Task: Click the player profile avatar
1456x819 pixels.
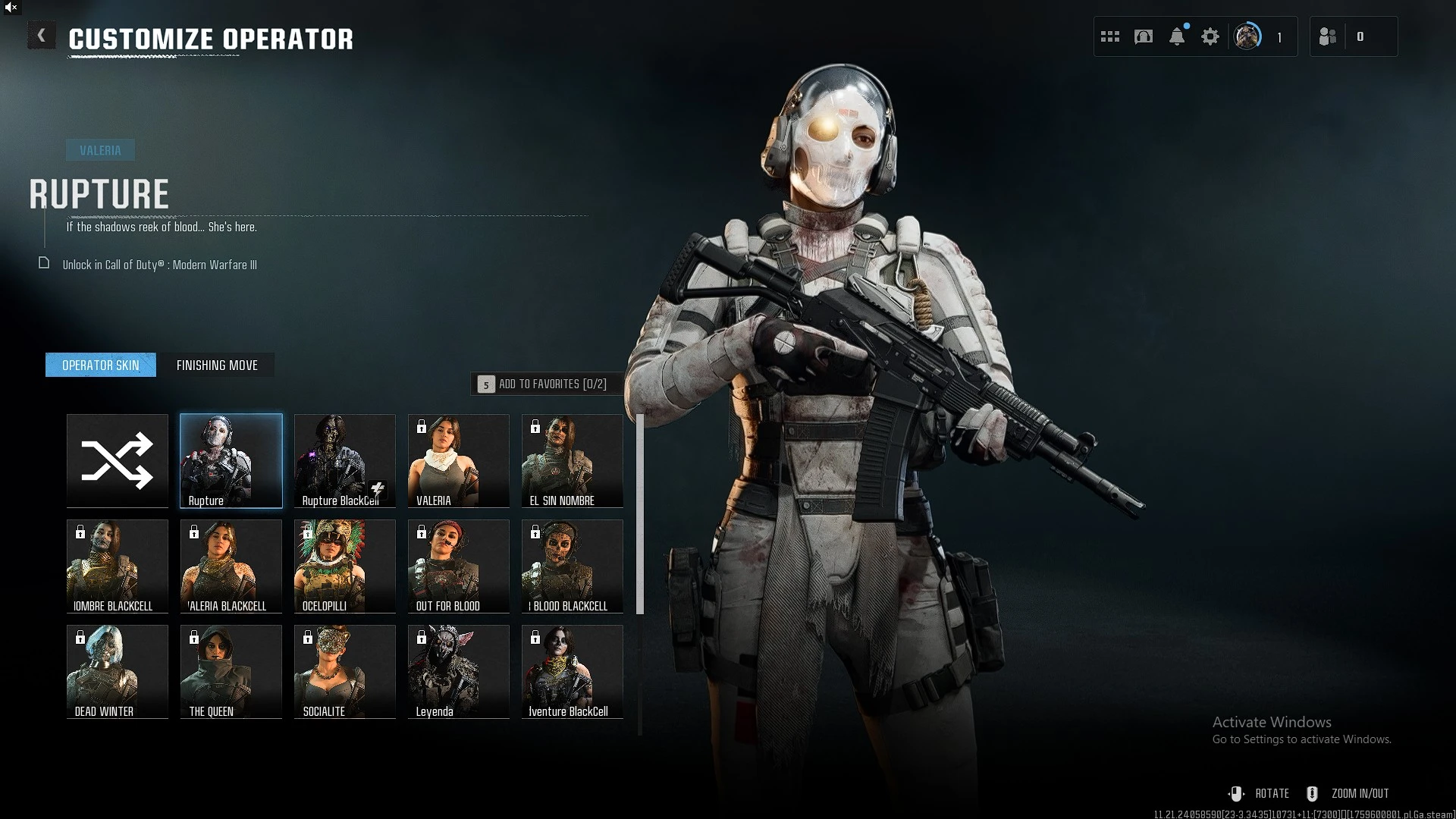Action: point(1247,36)
